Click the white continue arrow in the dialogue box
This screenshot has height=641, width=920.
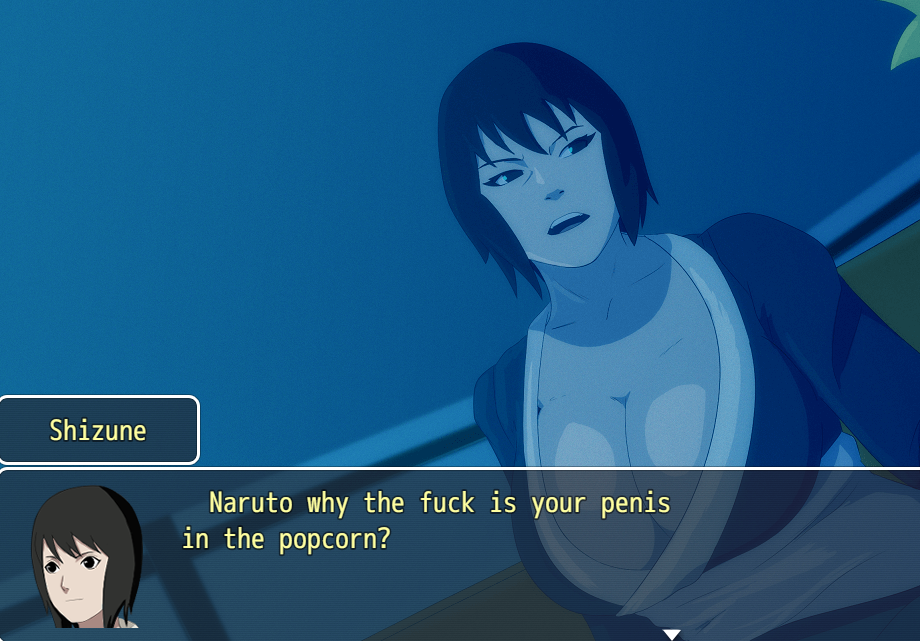[x=672, y=634]
